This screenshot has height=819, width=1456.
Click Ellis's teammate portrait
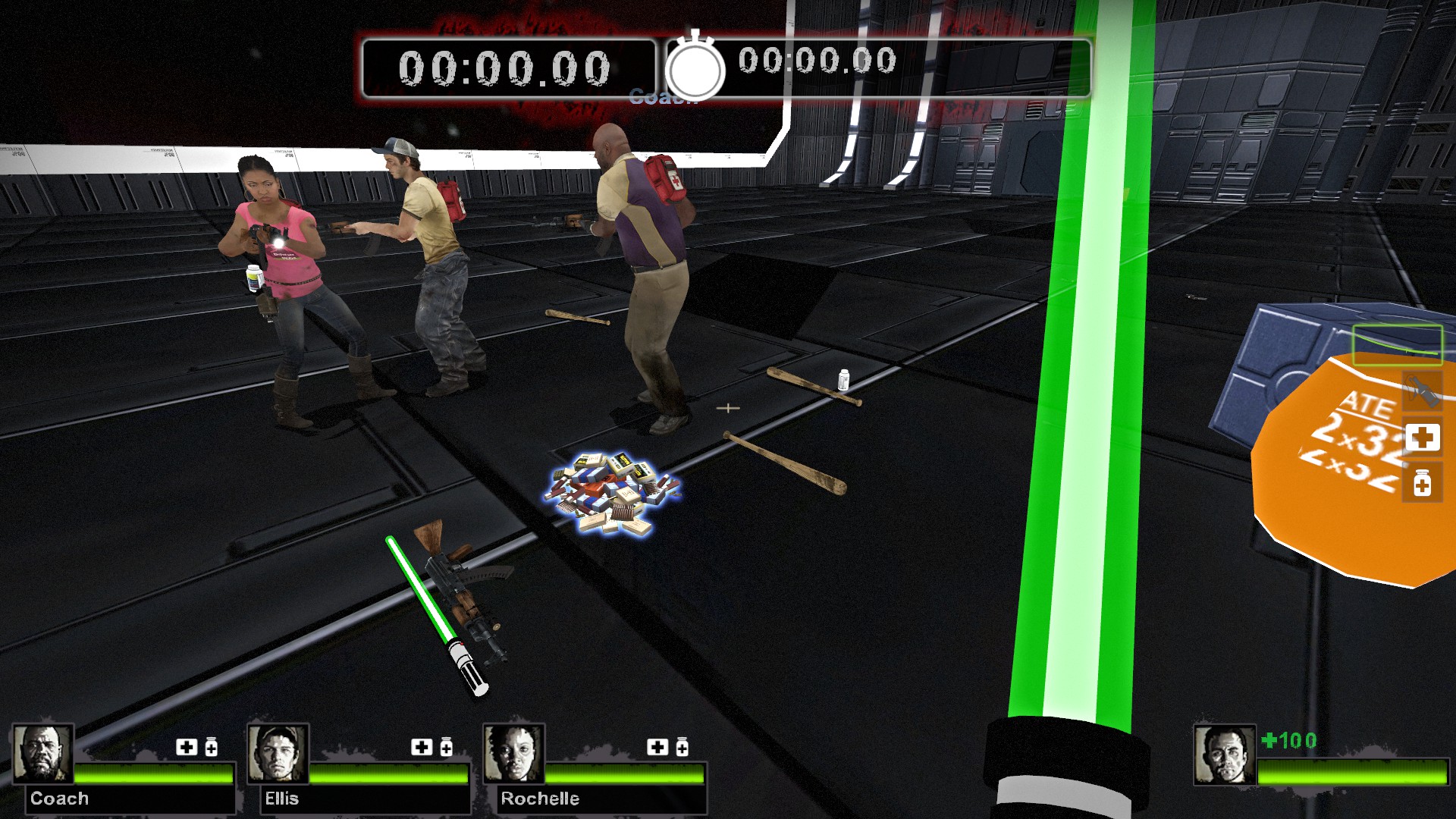point(278,754)
